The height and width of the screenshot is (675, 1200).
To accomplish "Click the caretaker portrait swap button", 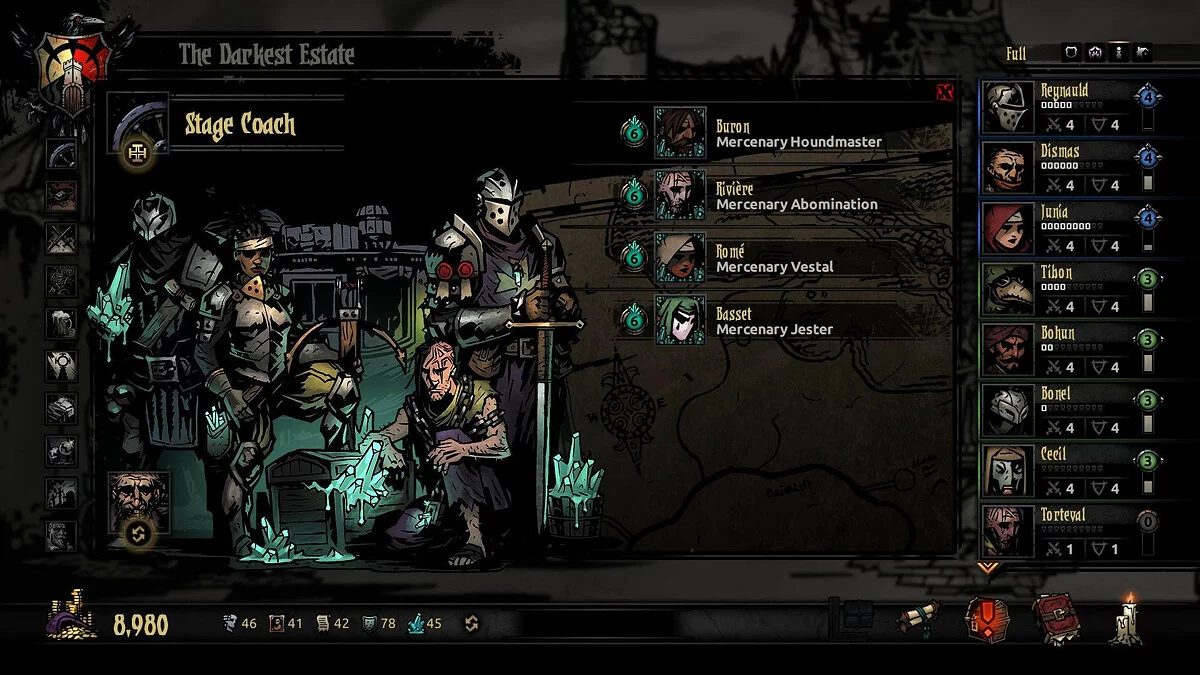I will pos(138,533).
